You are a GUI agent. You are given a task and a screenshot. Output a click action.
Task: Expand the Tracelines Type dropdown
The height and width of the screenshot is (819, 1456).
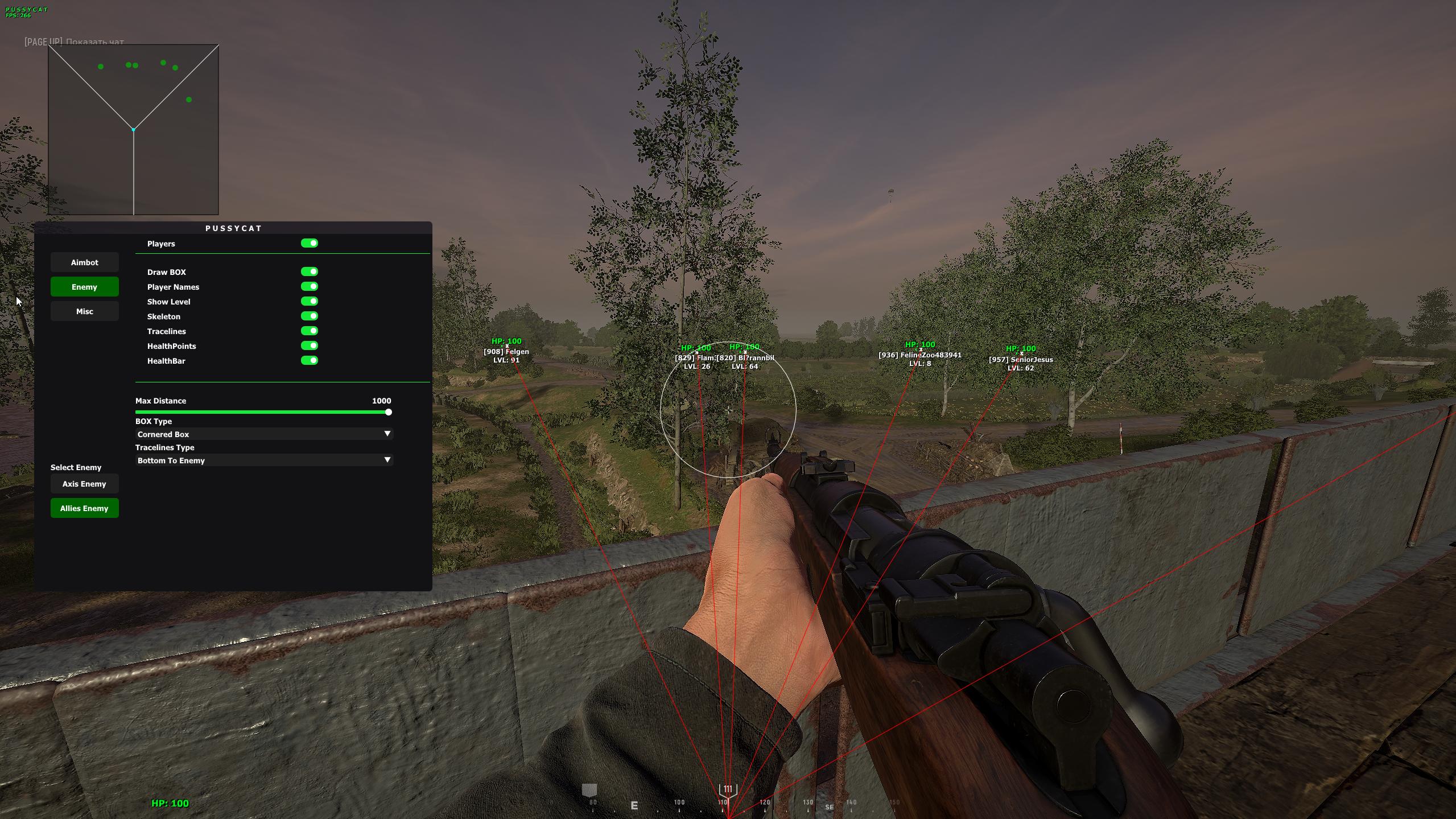[x=264, y=460]
